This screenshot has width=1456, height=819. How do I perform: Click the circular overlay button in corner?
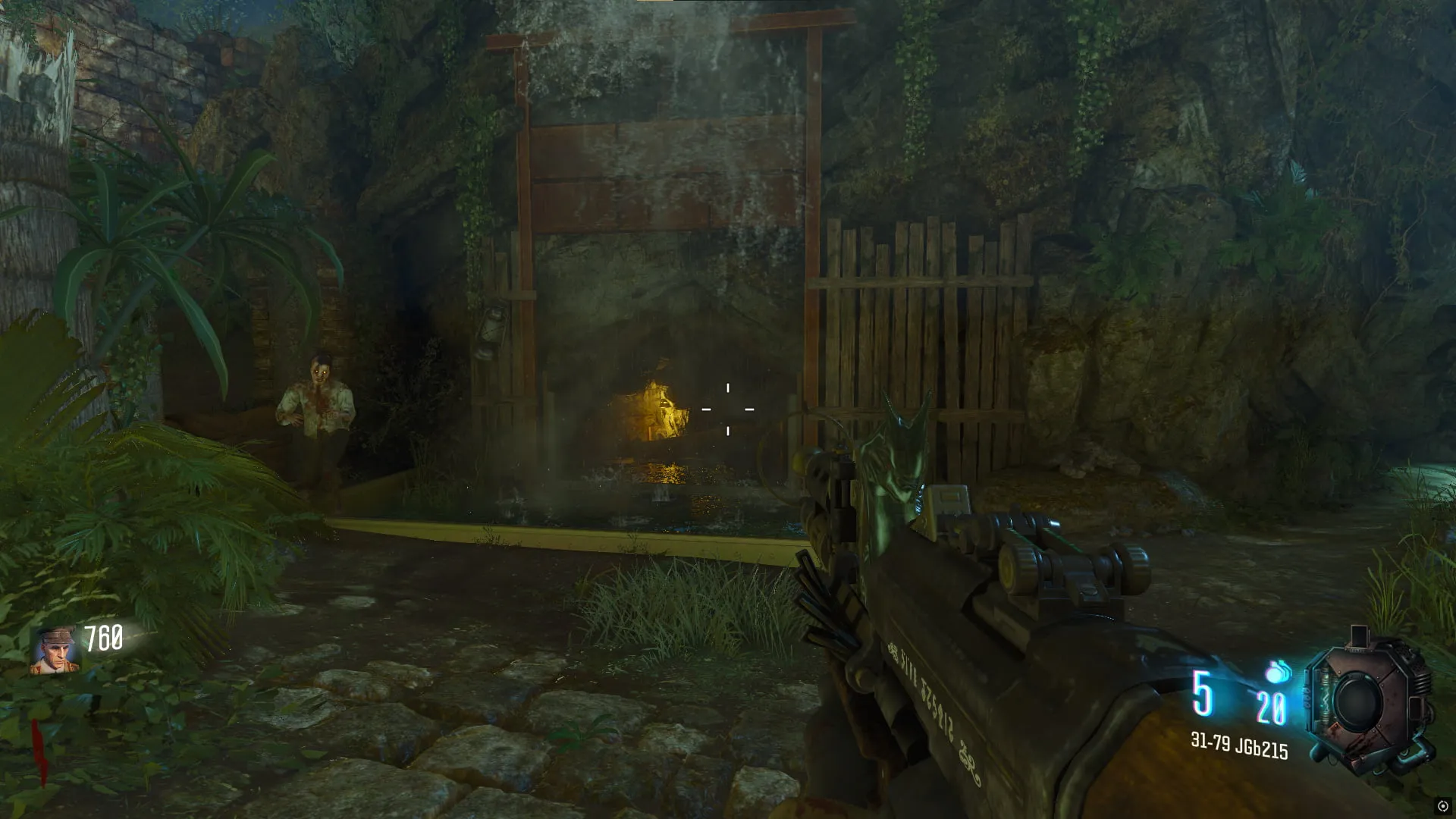[1442, 806]
